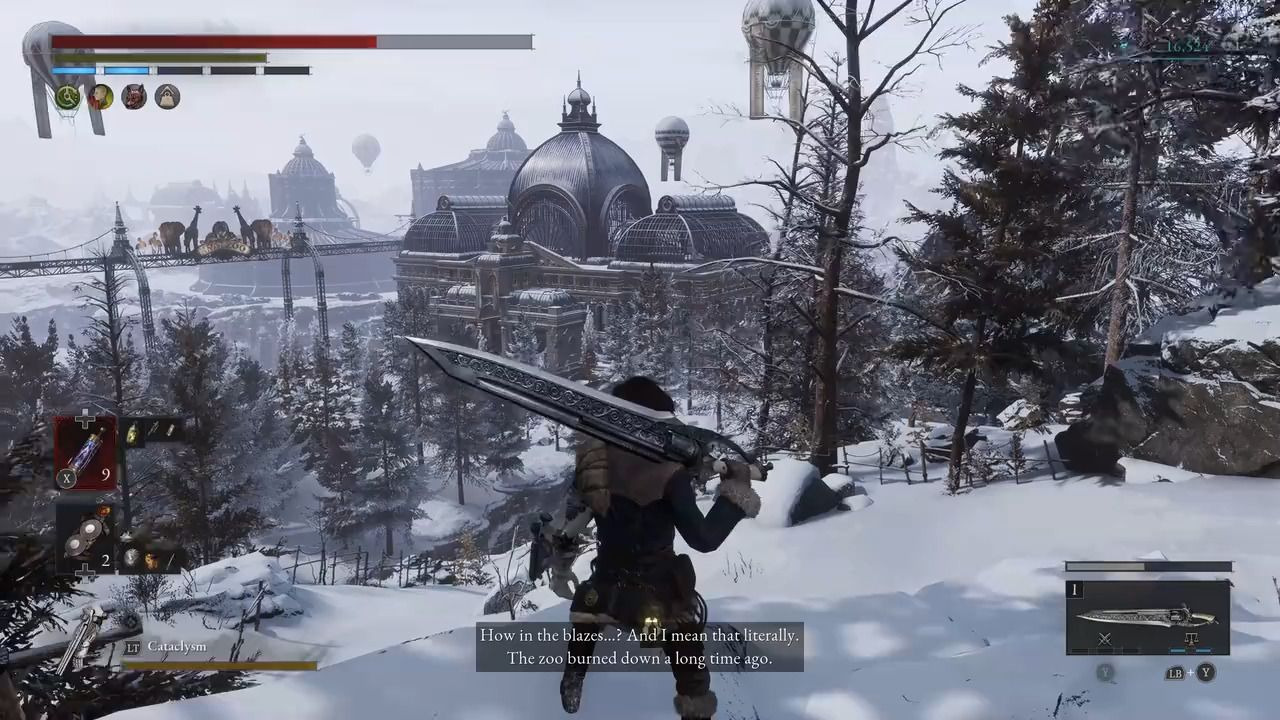Select the lower belt slot with two discs
Screen dimensions: 1280x720
pyautogui.click(x=85, y=535)
